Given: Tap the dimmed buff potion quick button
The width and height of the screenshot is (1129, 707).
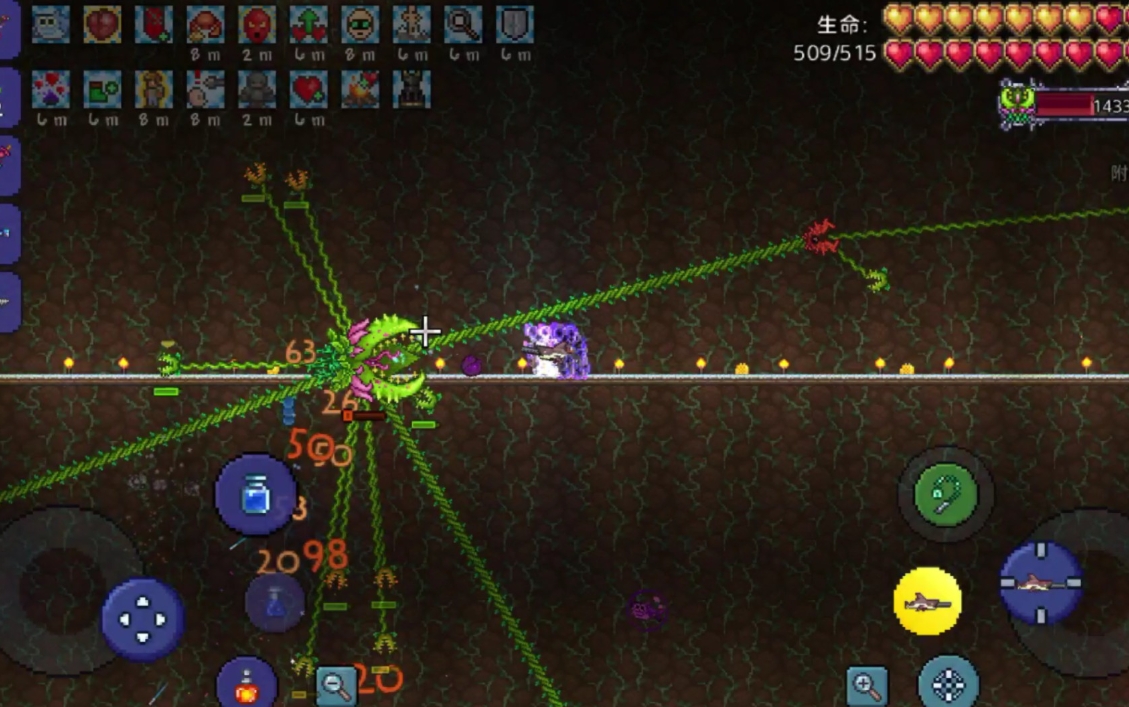Looking at the screenshot, I should 275,602.
